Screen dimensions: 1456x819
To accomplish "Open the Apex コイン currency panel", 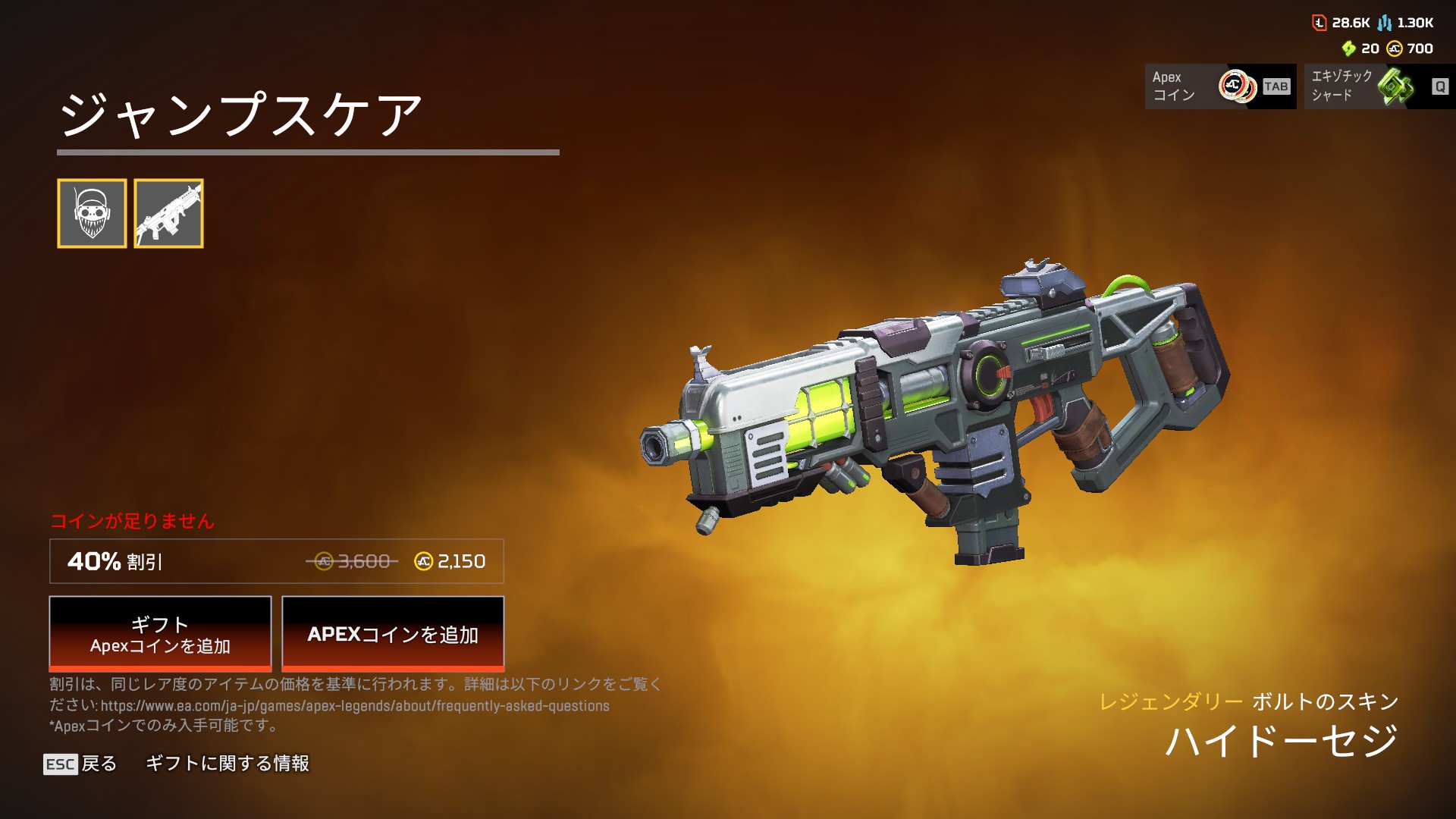I will point(1219,86).
